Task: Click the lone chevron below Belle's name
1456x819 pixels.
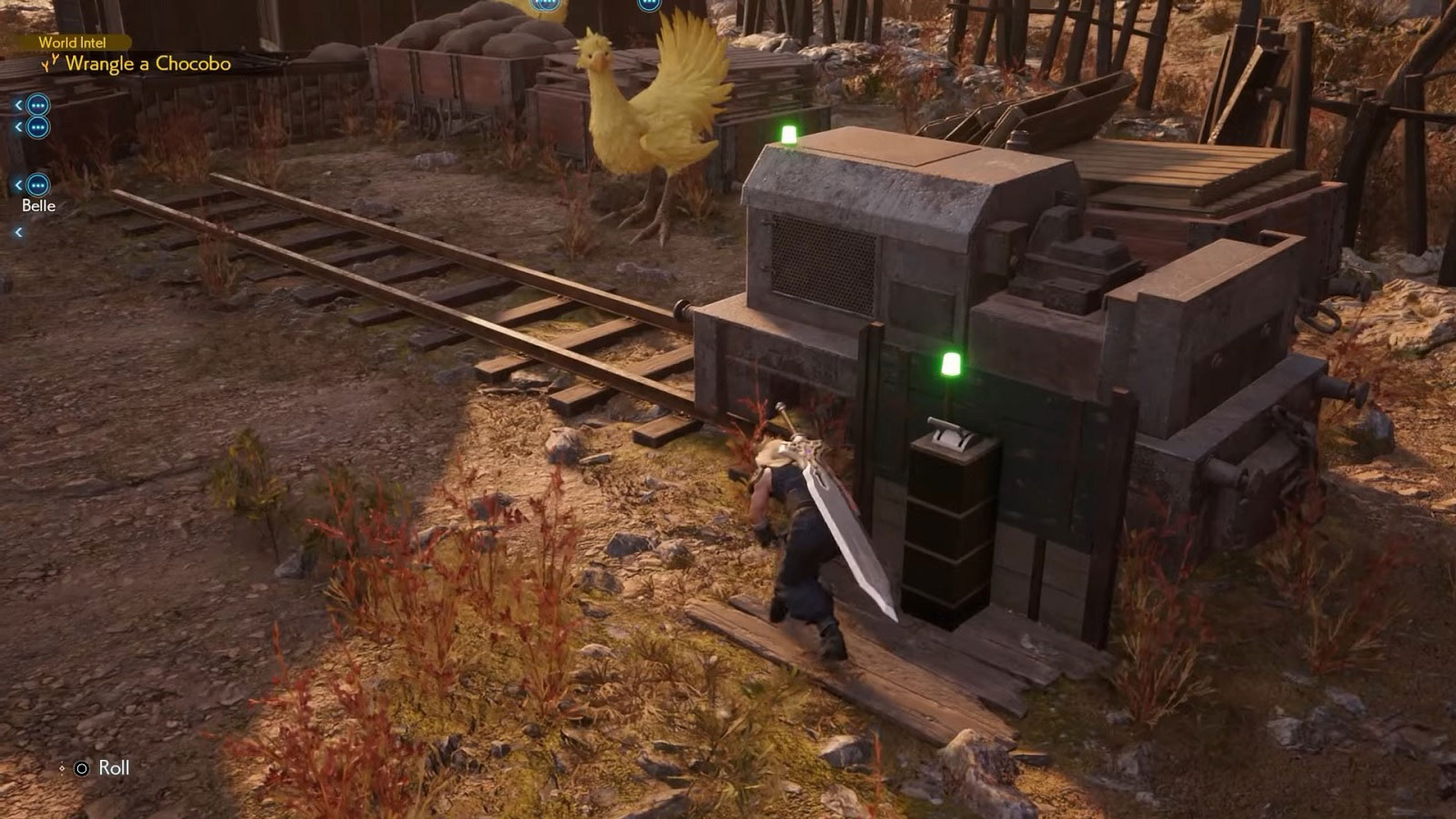Action: [x=17, y=231]
